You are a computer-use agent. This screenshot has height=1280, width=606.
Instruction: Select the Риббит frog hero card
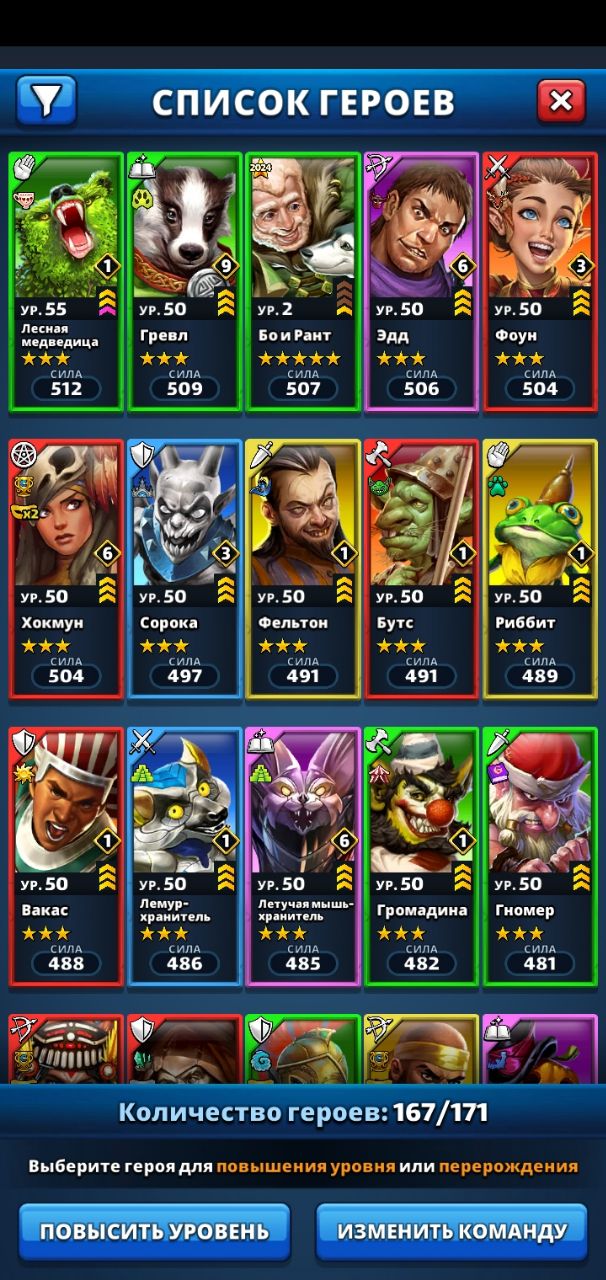(540, 568)
